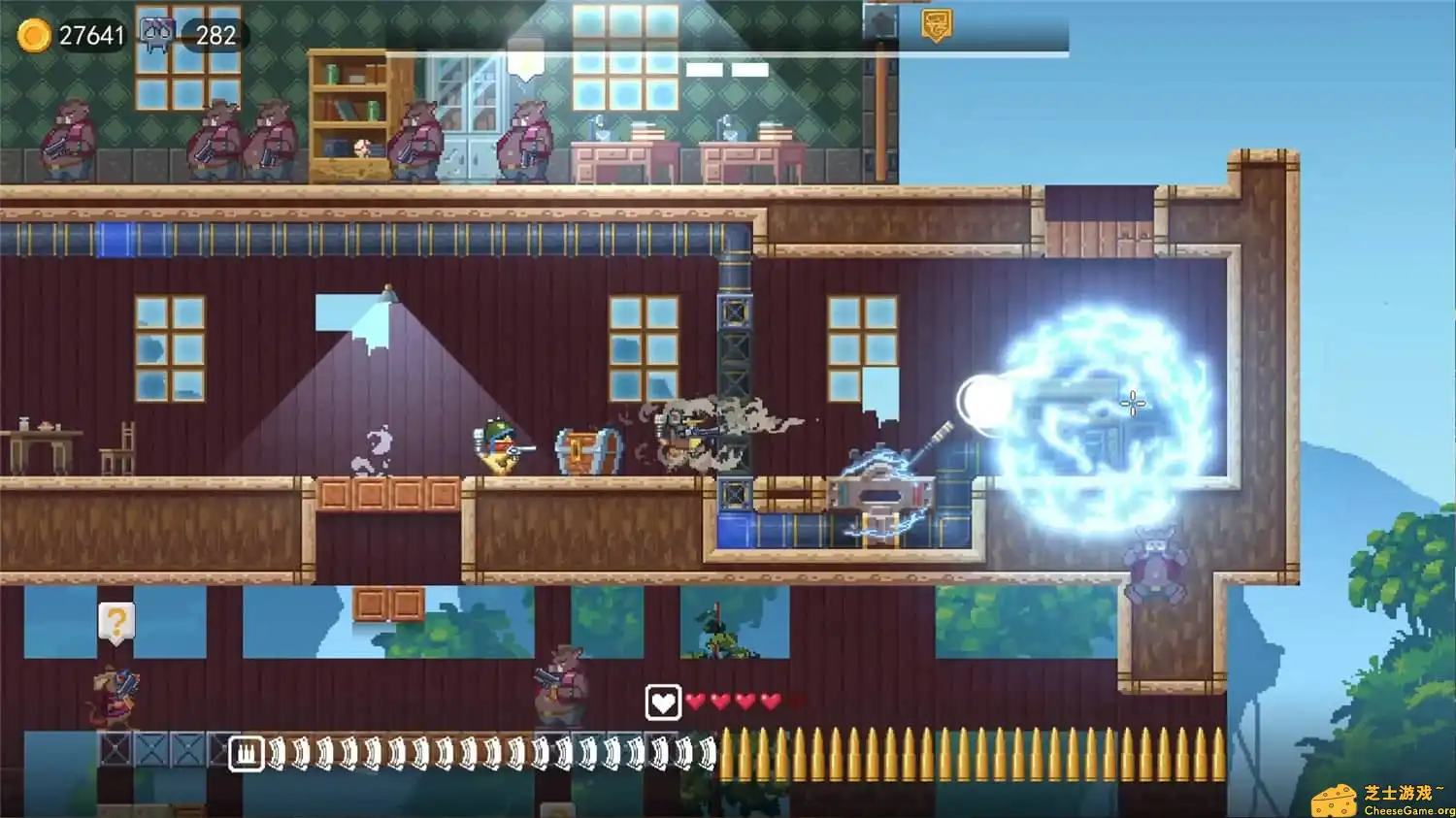Click the white heart icon beside the health hearts
Image resolution: width=1456 pixels, height=818 pixels.
coord(662,701)
